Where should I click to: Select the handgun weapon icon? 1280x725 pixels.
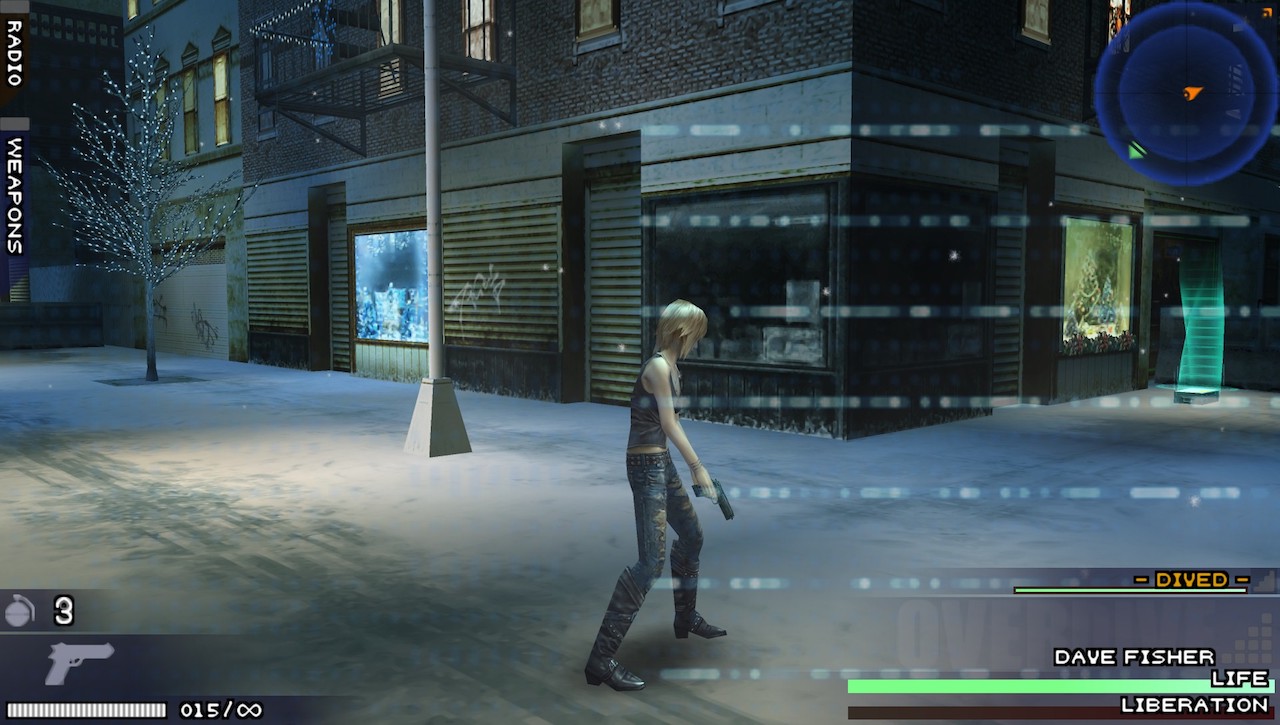pyautogui.click(x=78, y=662)
